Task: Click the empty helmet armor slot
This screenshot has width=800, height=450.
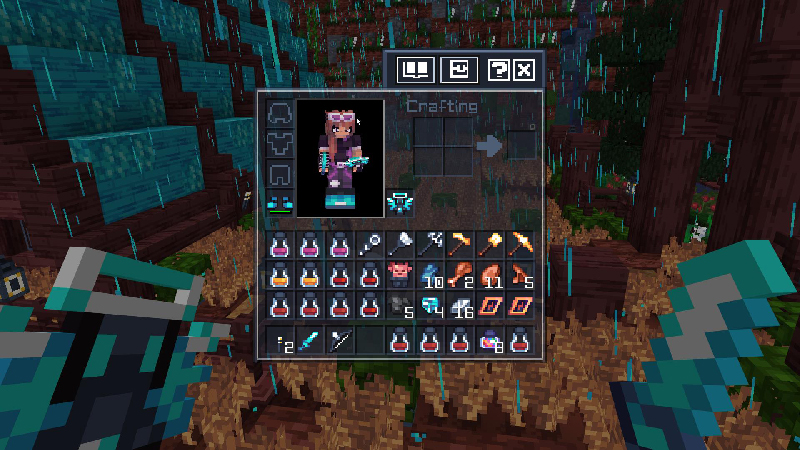Action: [279, 112]
